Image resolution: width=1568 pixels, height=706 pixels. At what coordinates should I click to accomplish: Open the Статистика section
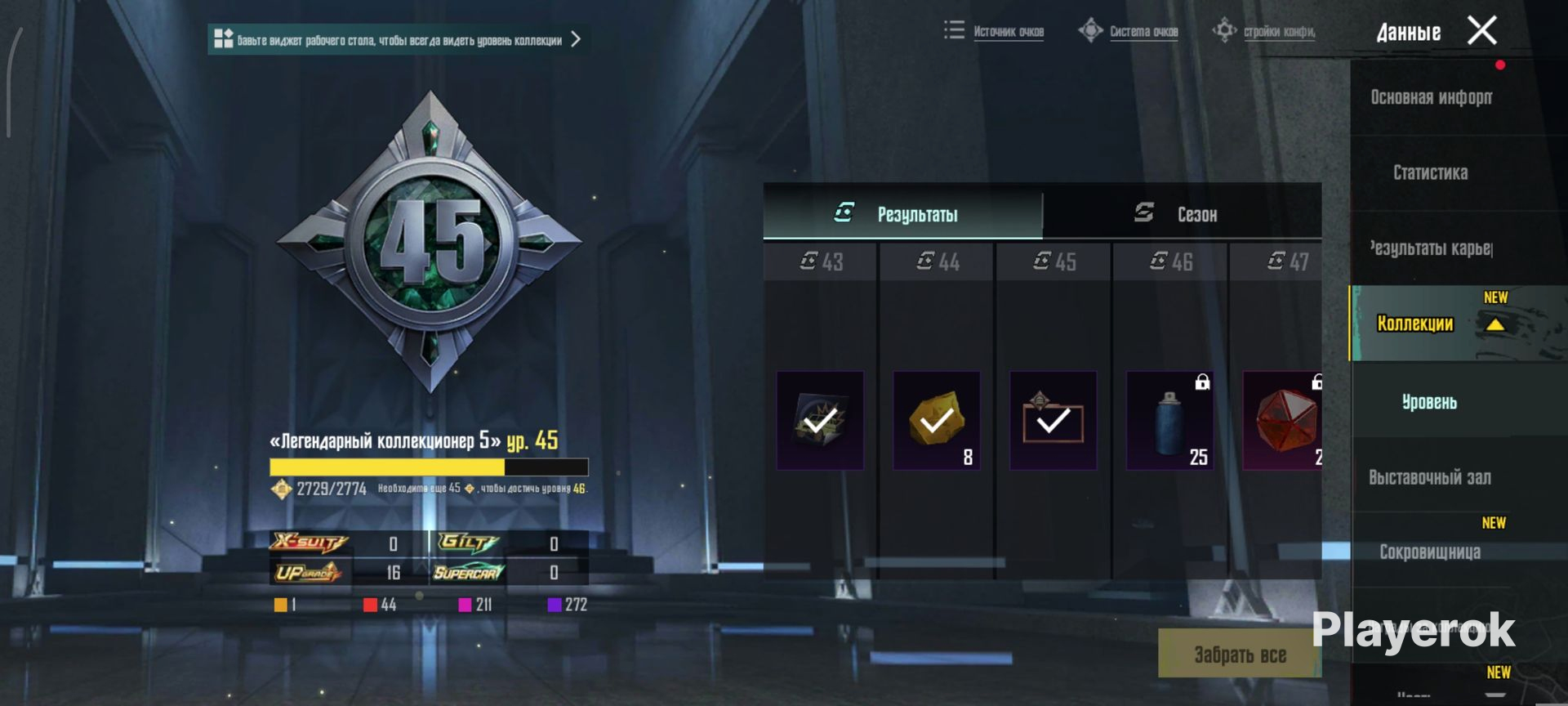point(1430,172)
